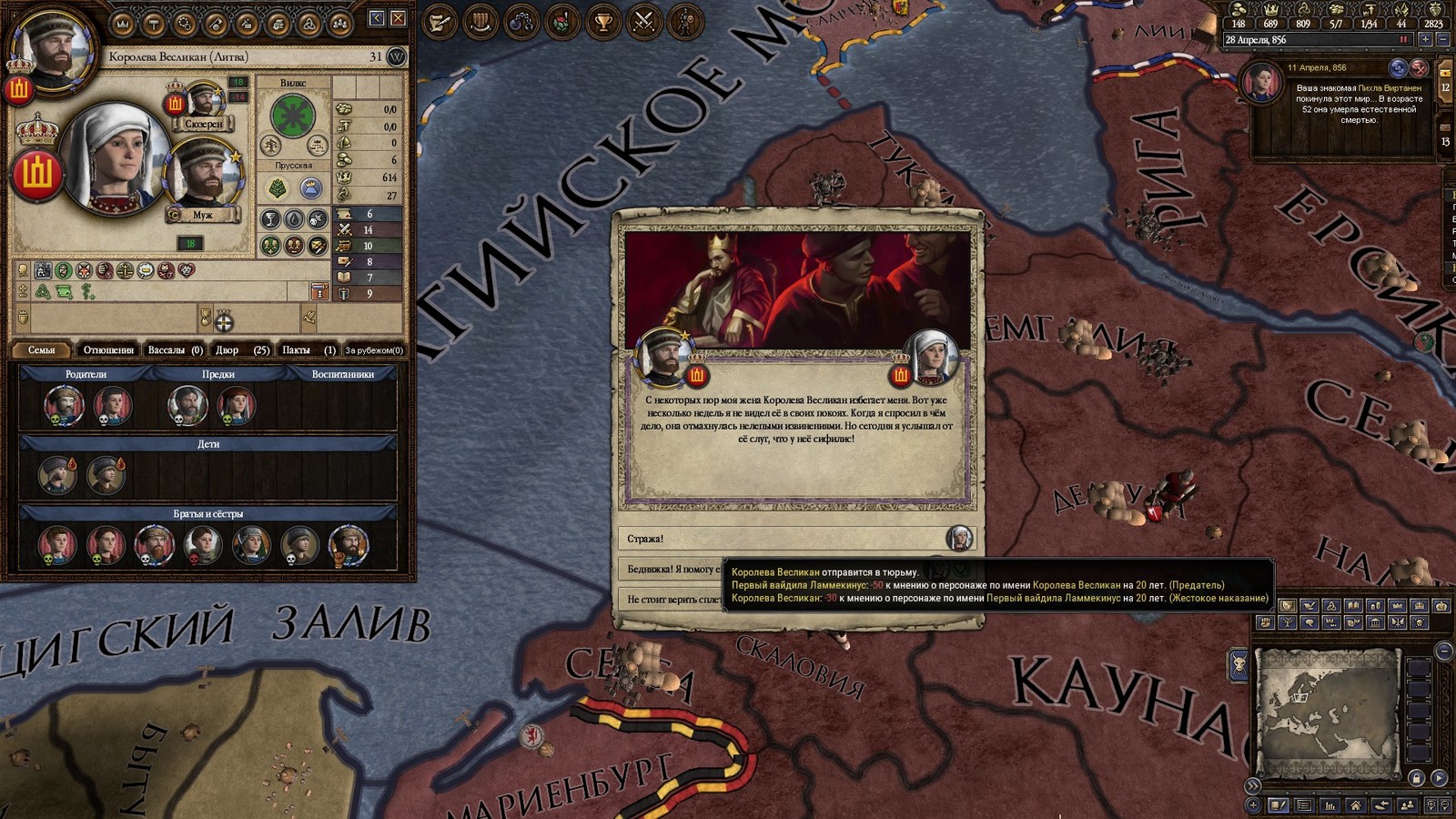Show the Двор tab

tap(241, 350)
